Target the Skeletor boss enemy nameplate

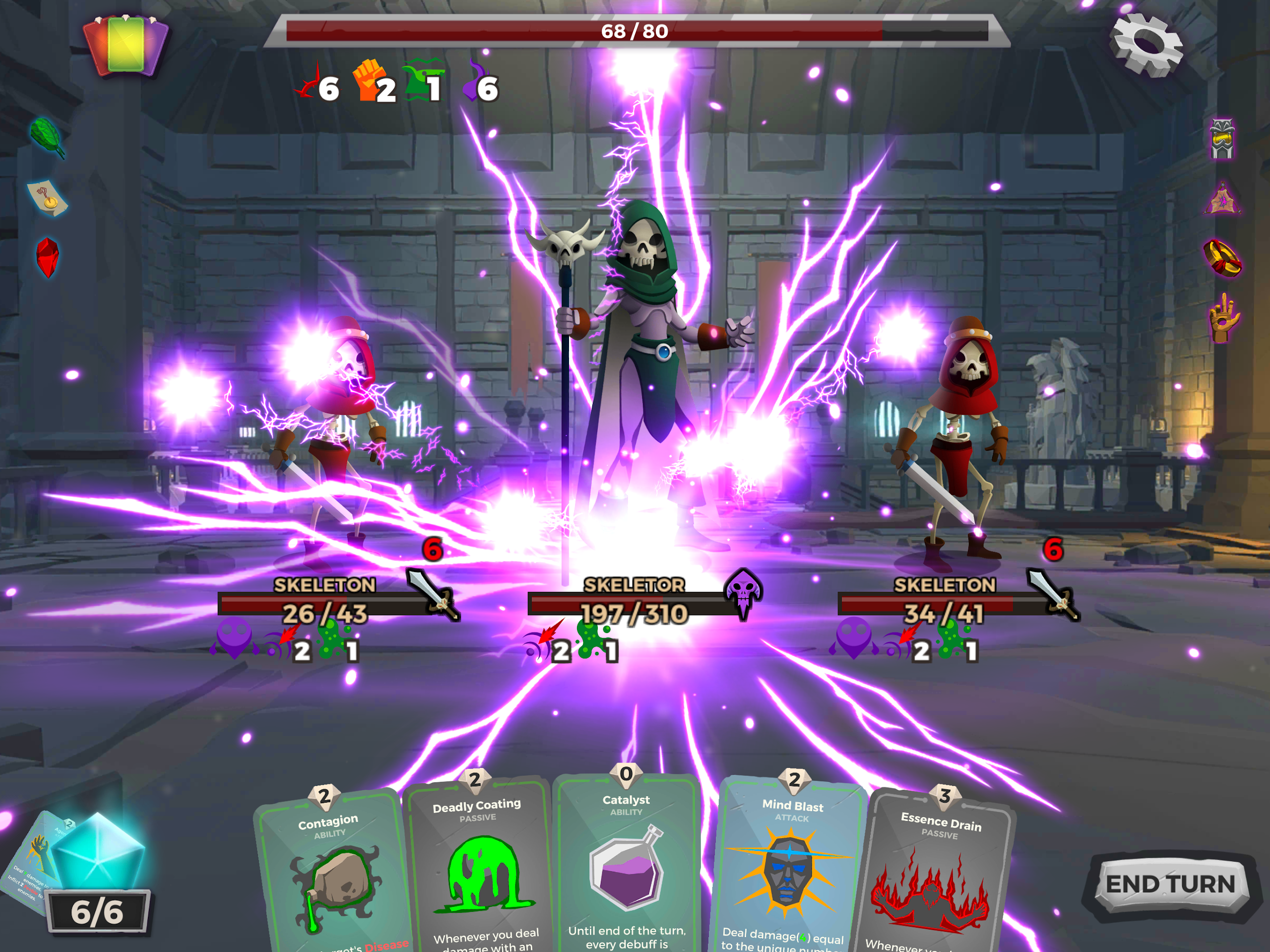634,585
